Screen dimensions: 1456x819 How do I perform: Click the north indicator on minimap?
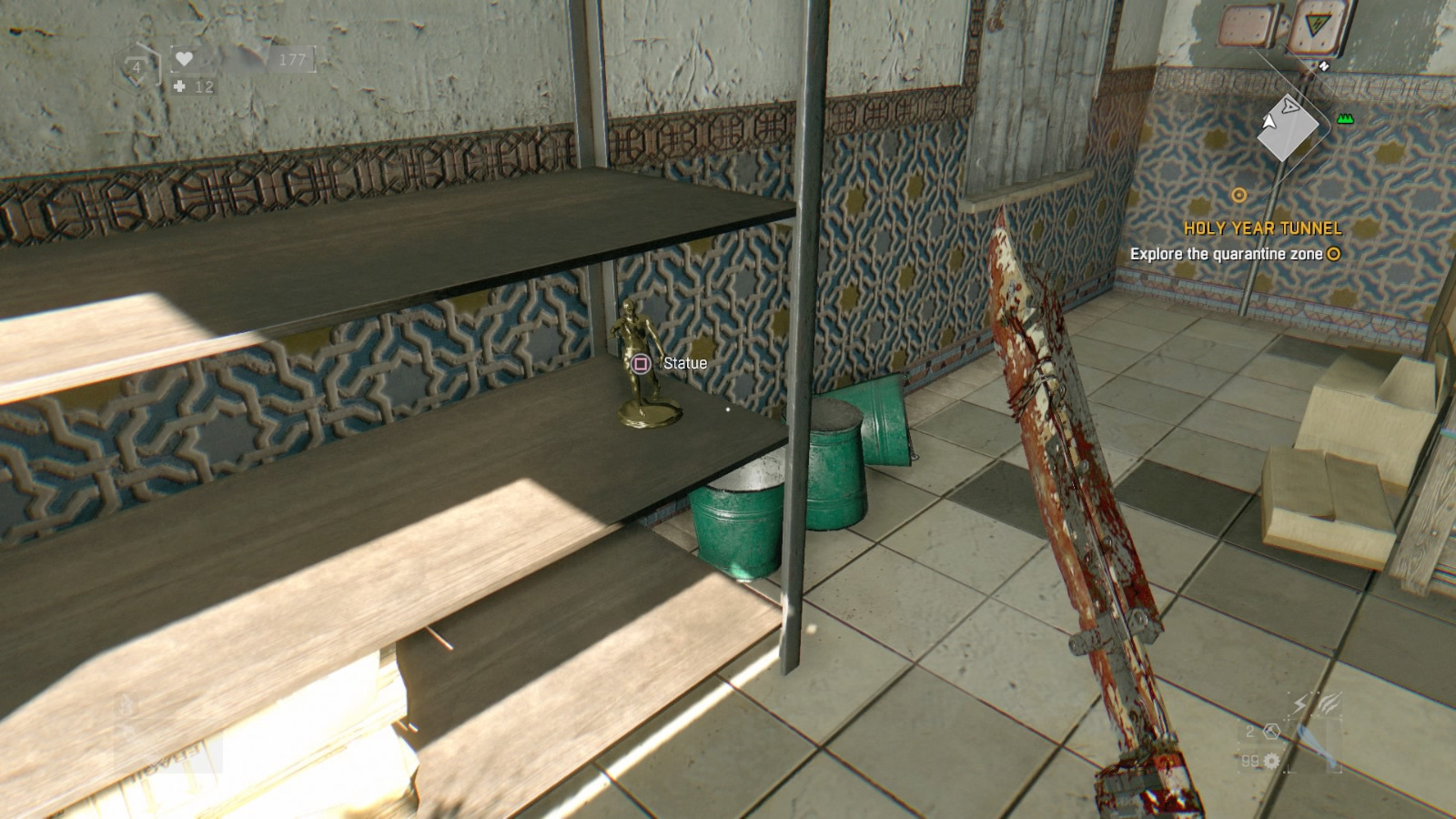1324,66
